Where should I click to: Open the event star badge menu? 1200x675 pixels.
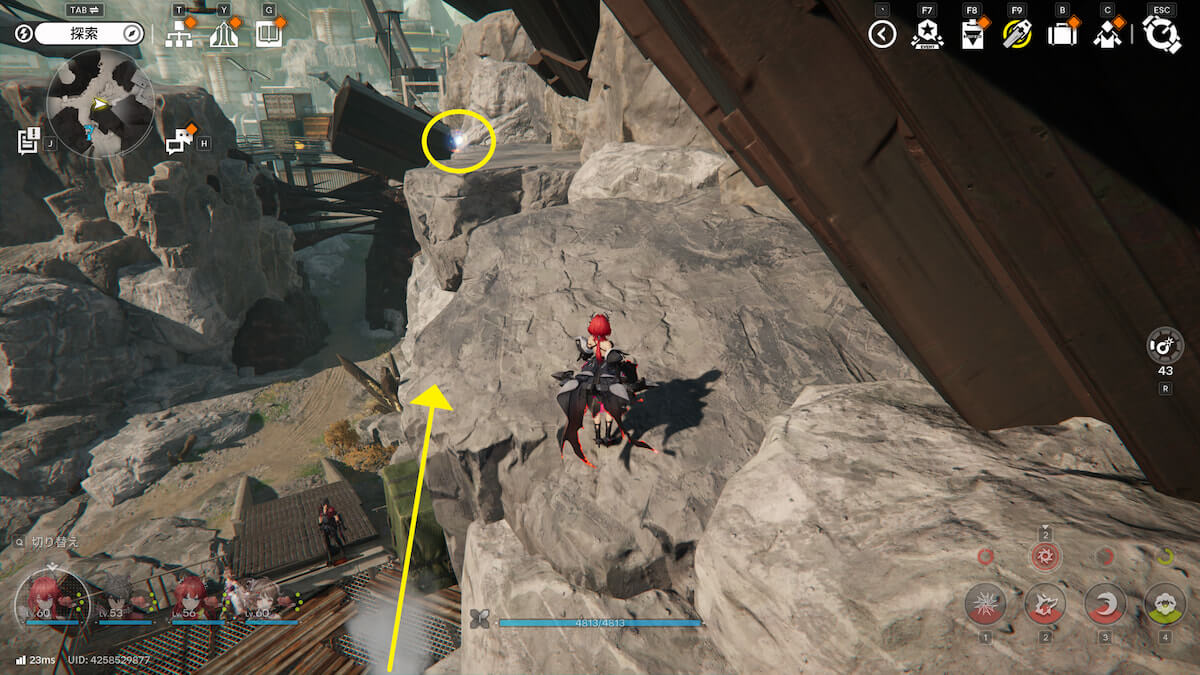(927, 35)
